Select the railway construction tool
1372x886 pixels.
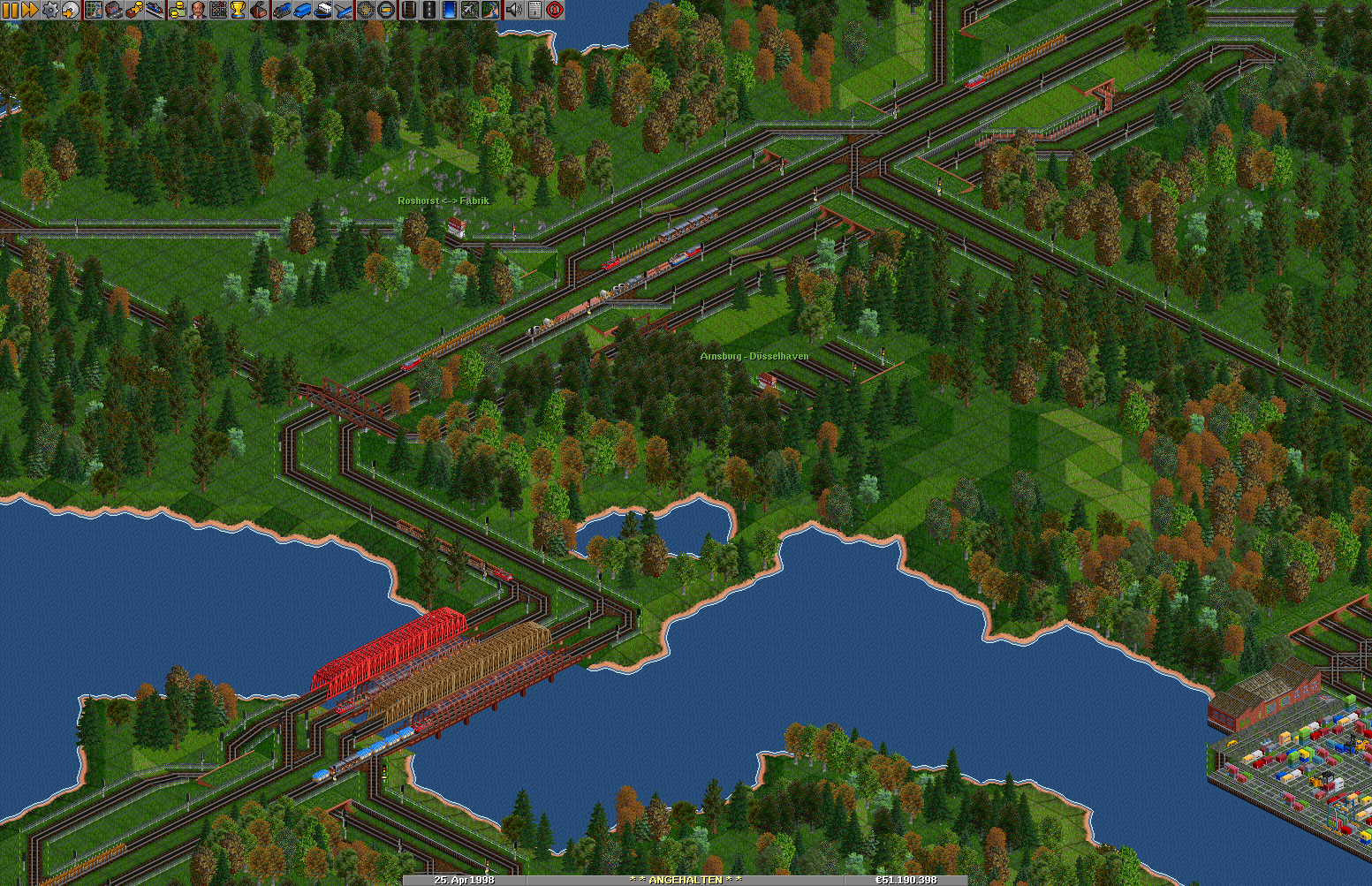click(407, 10)
